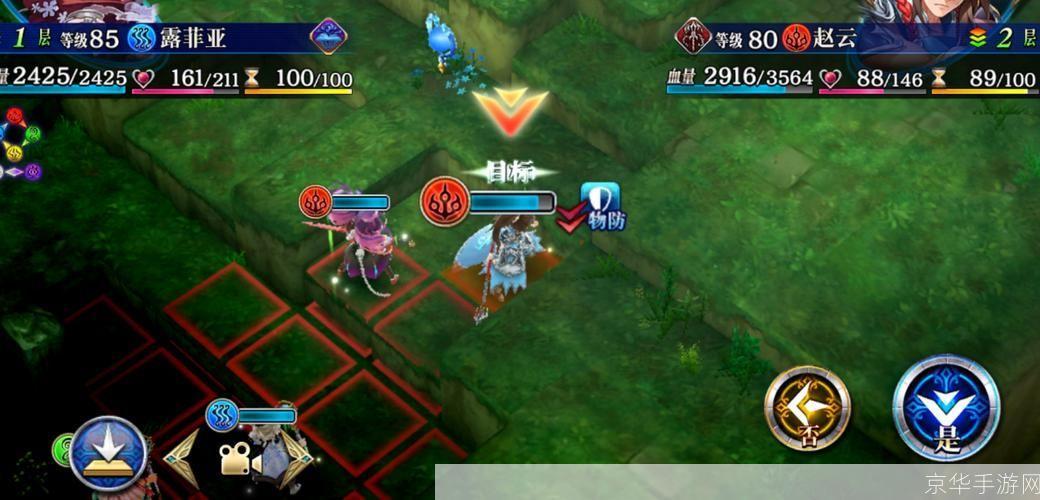Tap the blue downward-arrow book button
The width and height of the screenshot is (1040, 500).
(x=108, y=452)
